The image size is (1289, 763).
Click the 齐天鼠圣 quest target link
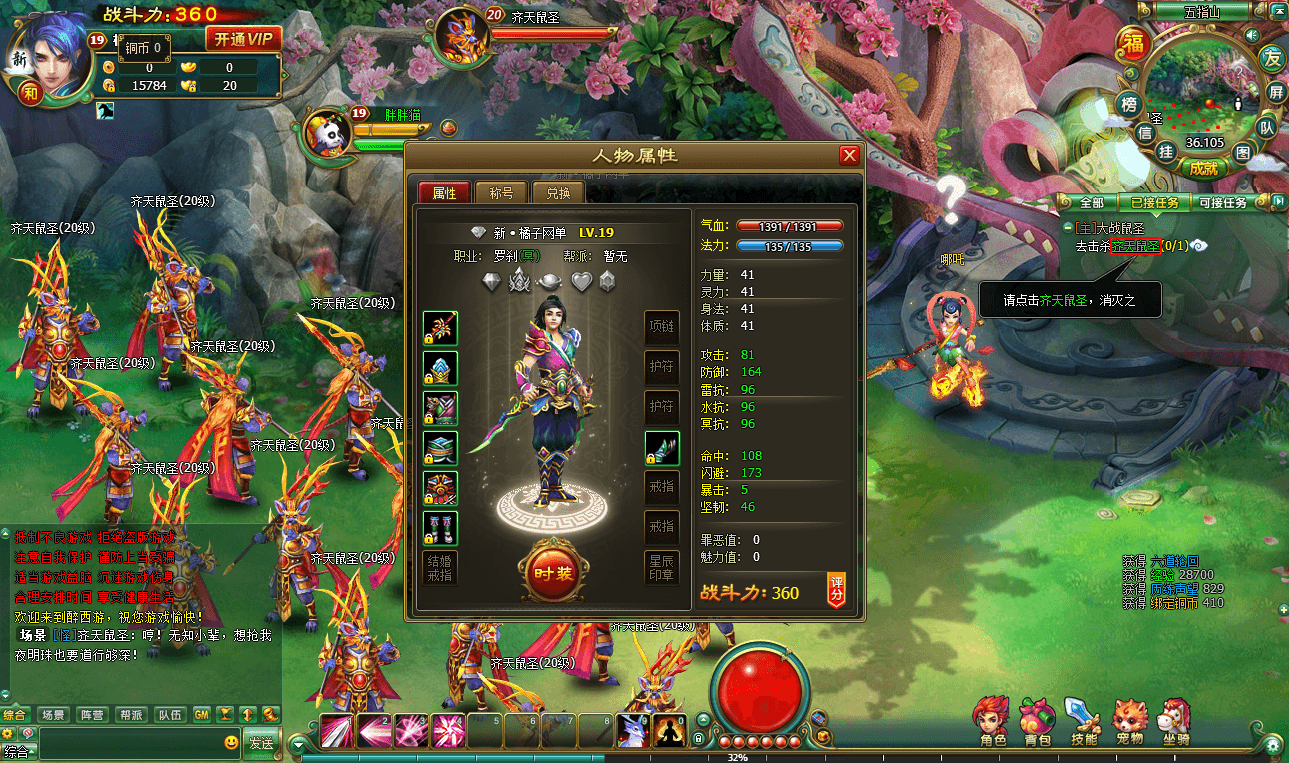[1134, 246]
